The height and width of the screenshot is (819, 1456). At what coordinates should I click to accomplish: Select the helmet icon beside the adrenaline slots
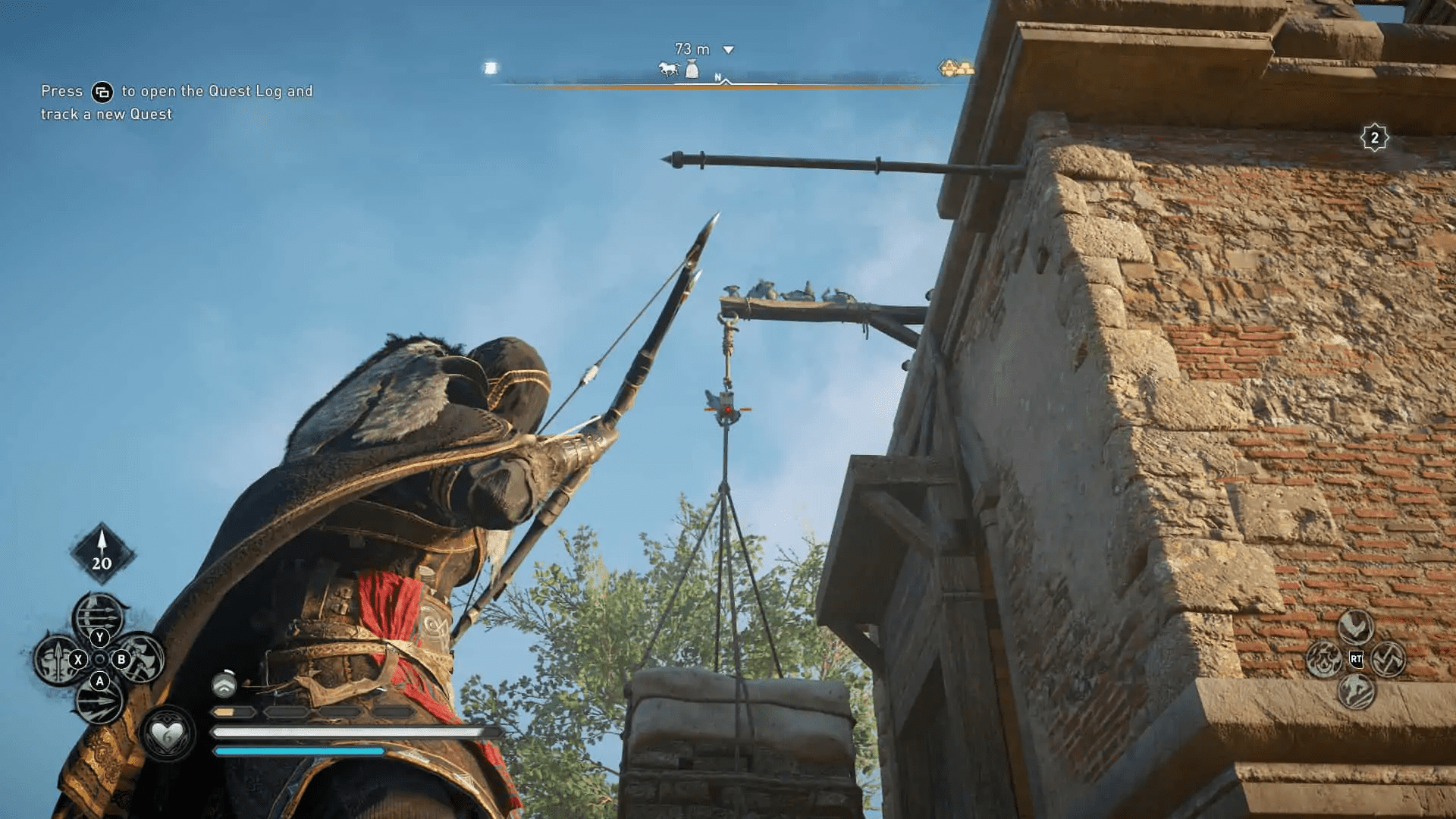point(224,683)
